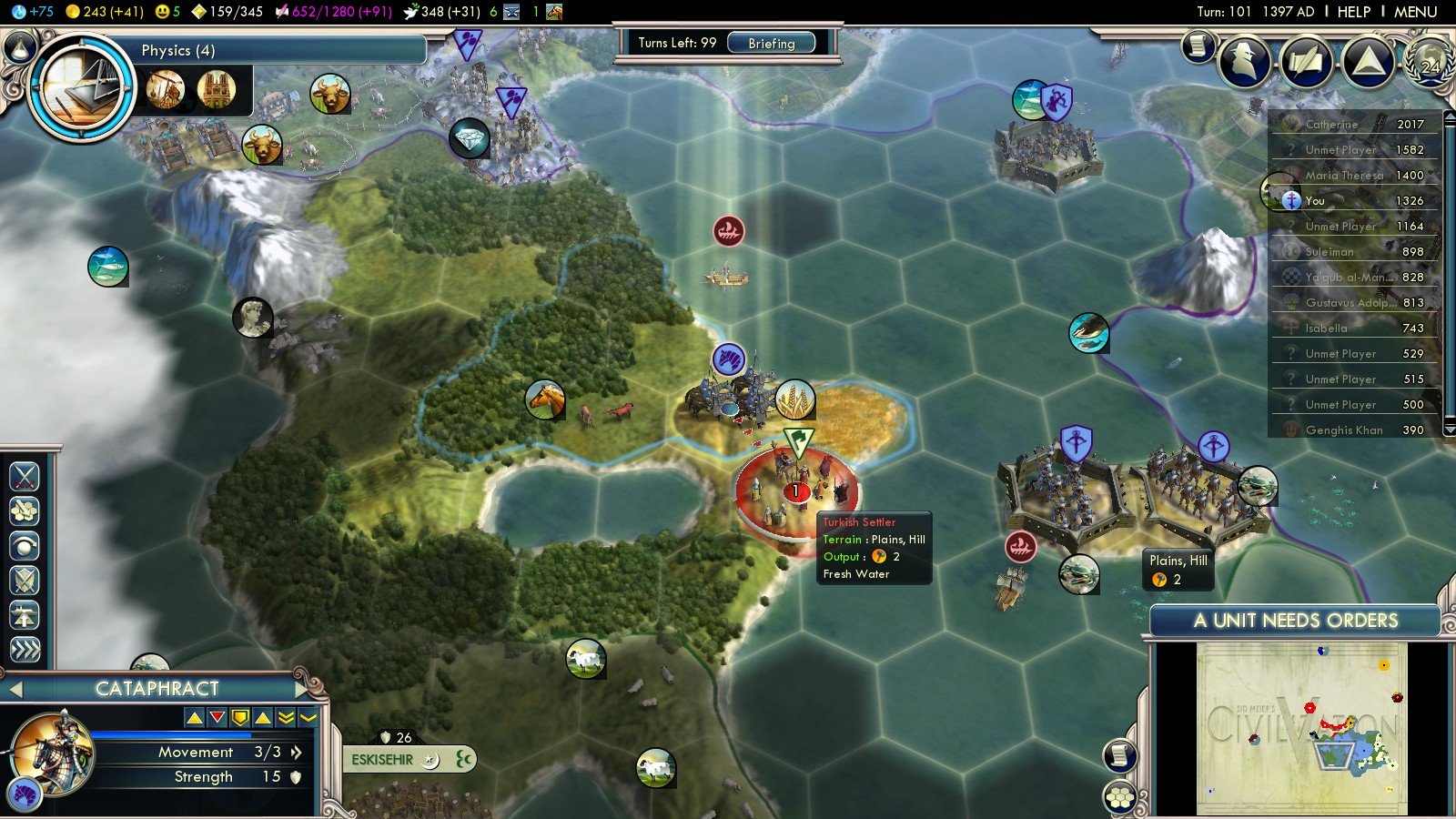Click on the minimap
This screenshot has height=819, width=1456.
point(1301,728)
